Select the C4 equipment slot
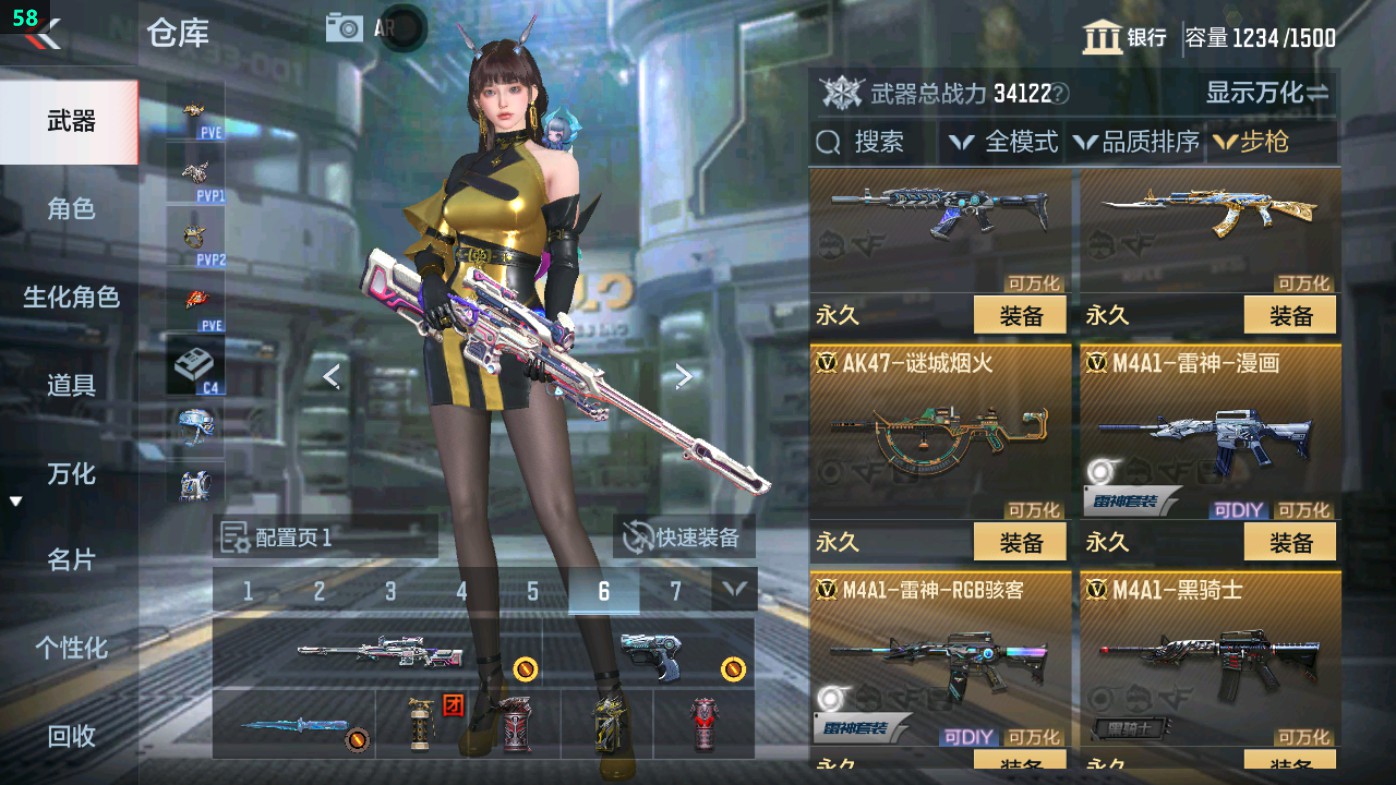 pyautogui.click(x=198, y=367)
